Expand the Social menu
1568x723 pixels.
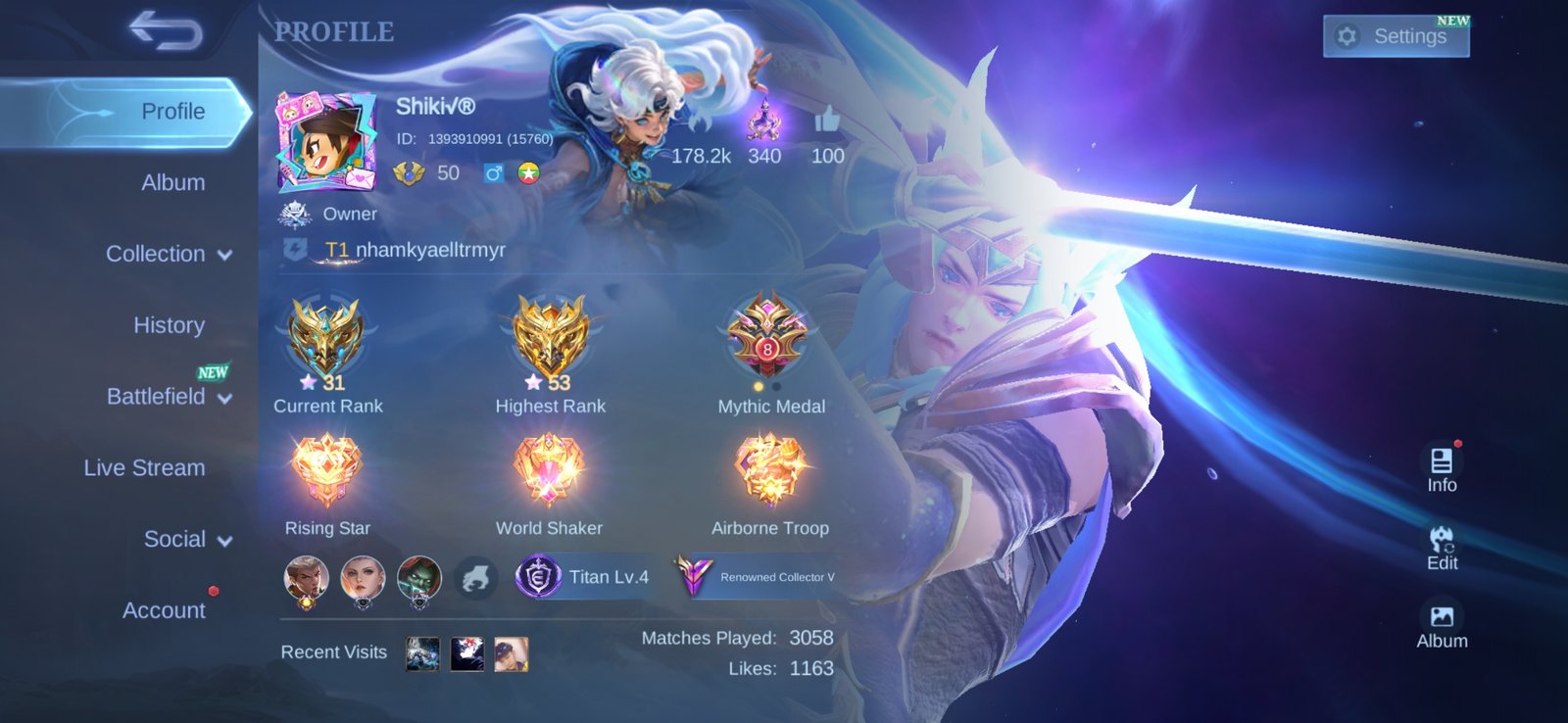186,540
